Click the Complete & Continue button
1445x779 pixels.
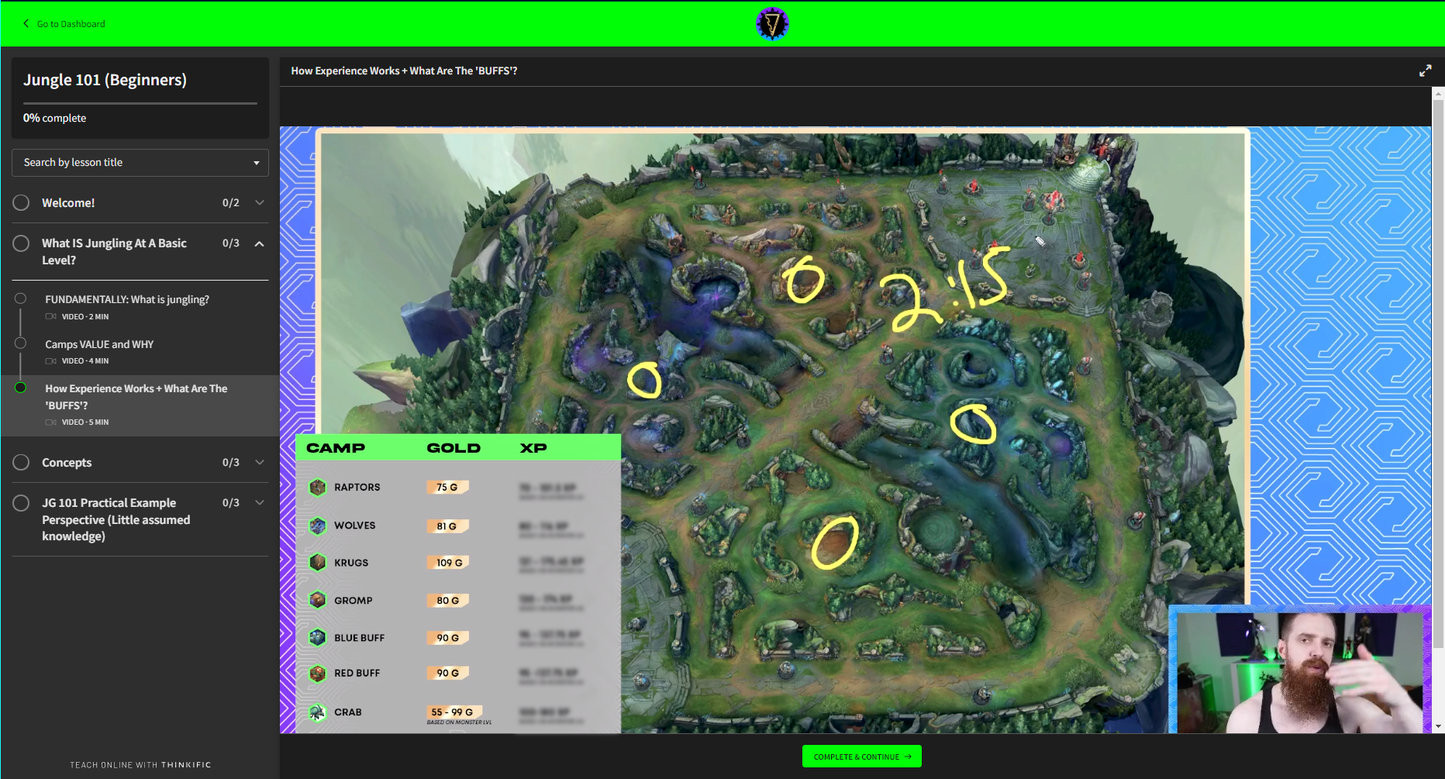tap(861, 756)
